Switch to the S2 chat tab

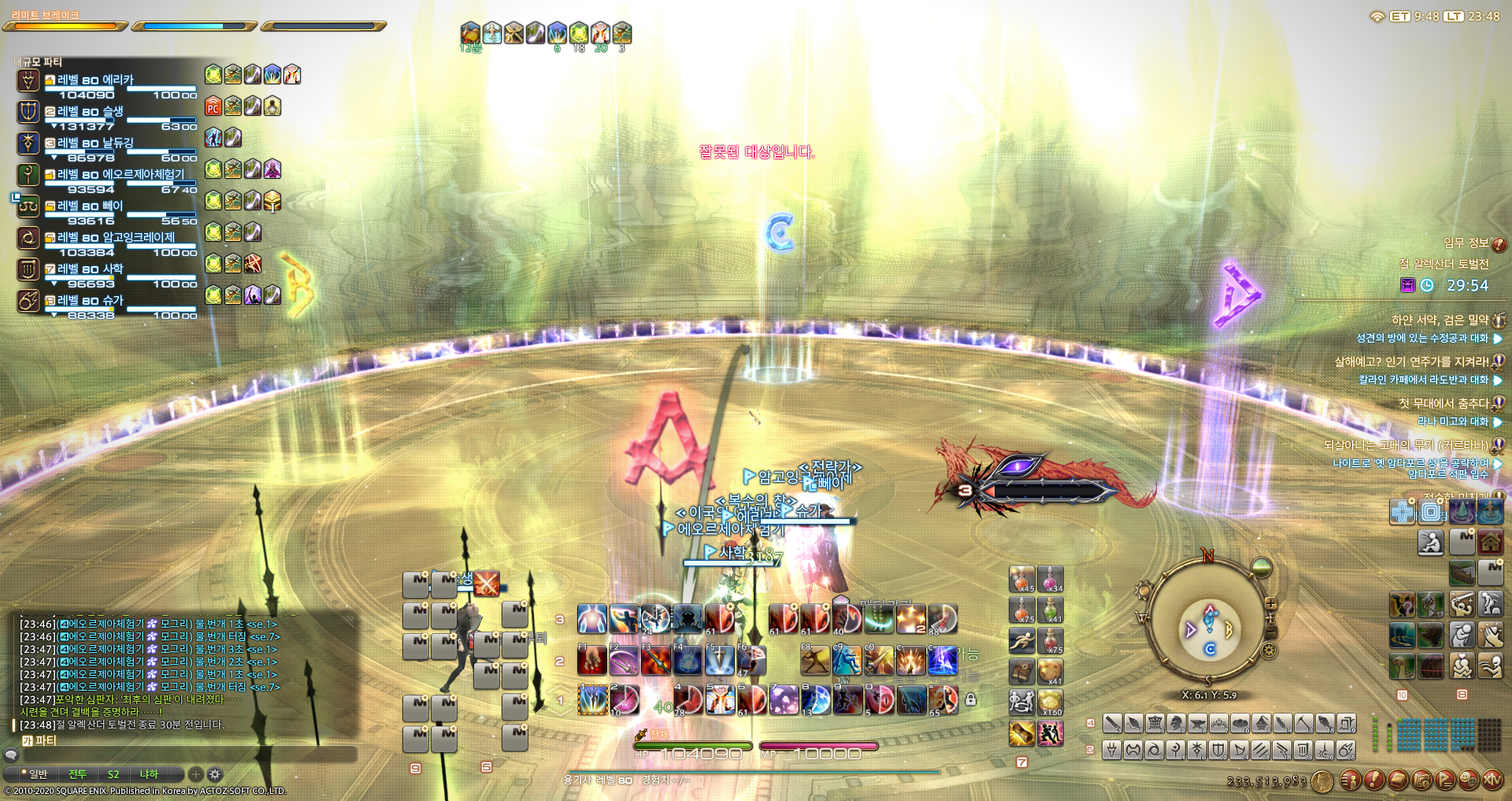tap(113, 774)
